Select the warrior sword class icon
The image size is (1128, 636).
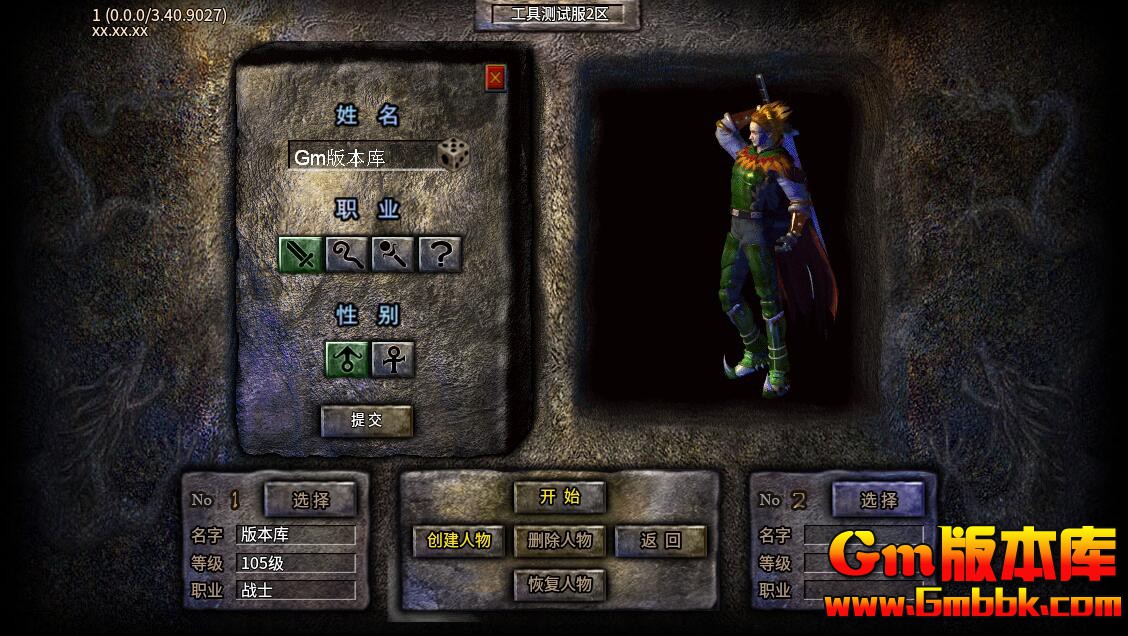point(300,254)
